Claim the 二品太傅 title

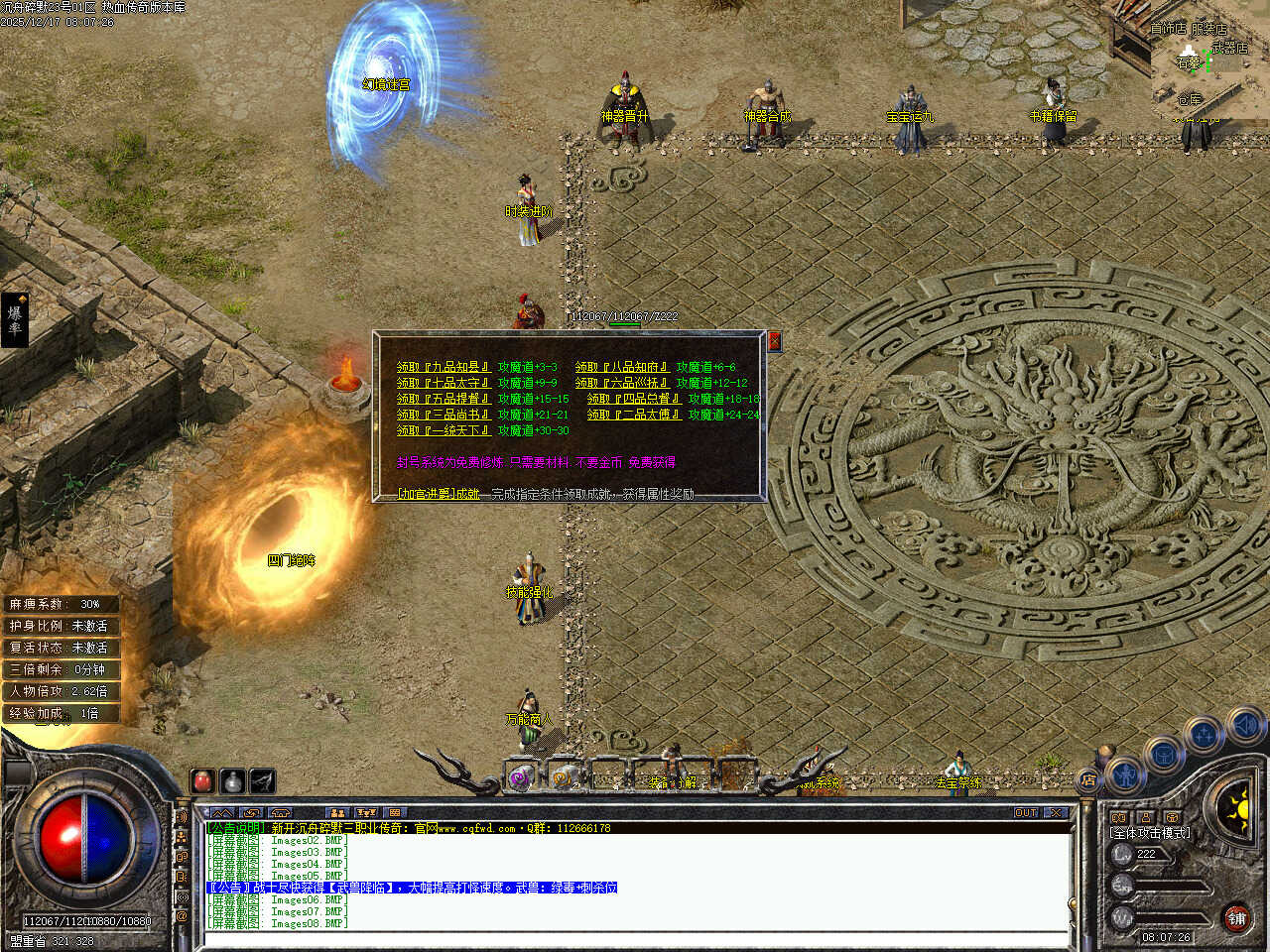tap(634, 415)
